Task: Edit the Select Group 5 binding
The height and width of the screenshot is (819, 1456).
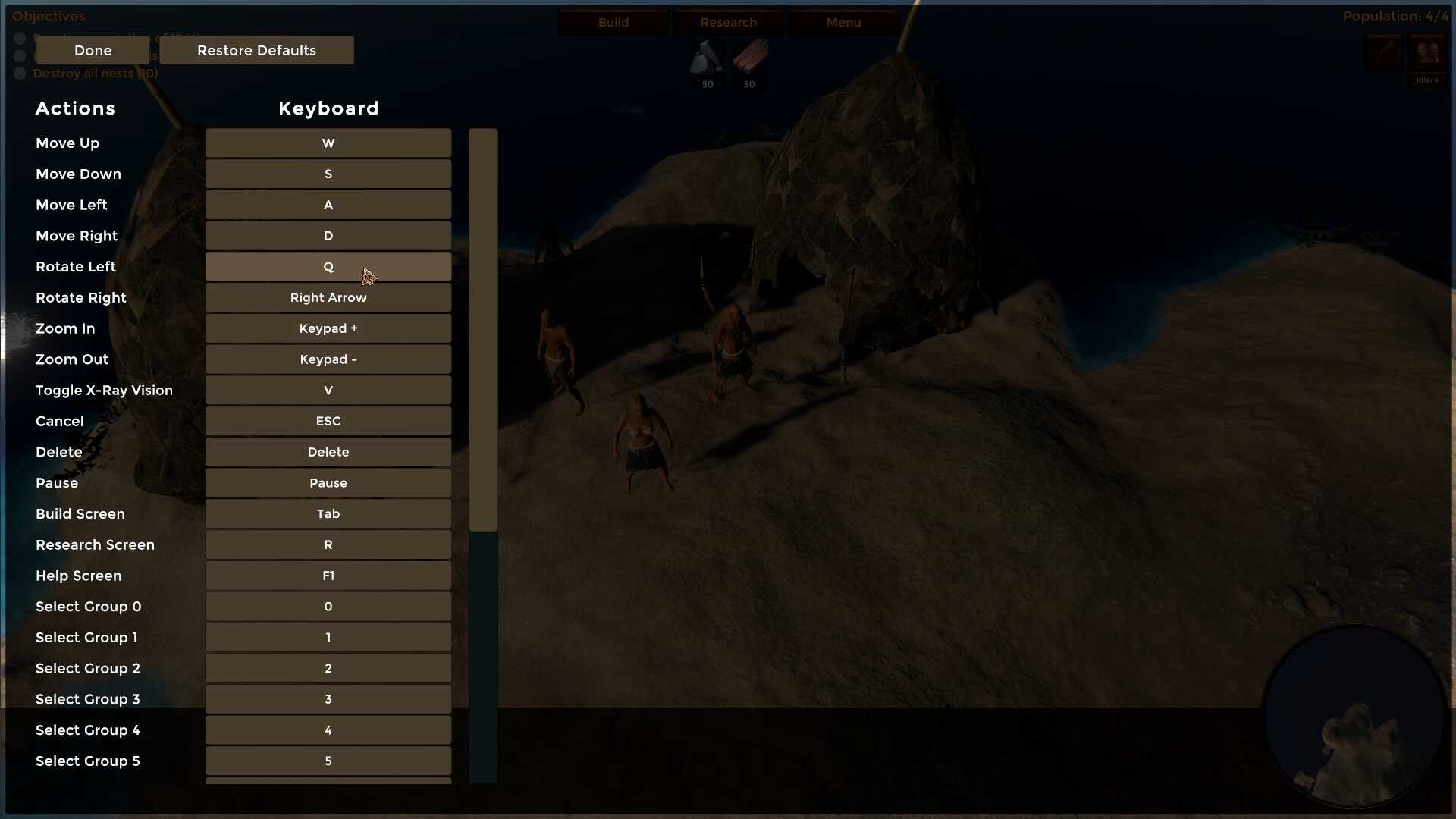Action: click(x=328, y=761)
